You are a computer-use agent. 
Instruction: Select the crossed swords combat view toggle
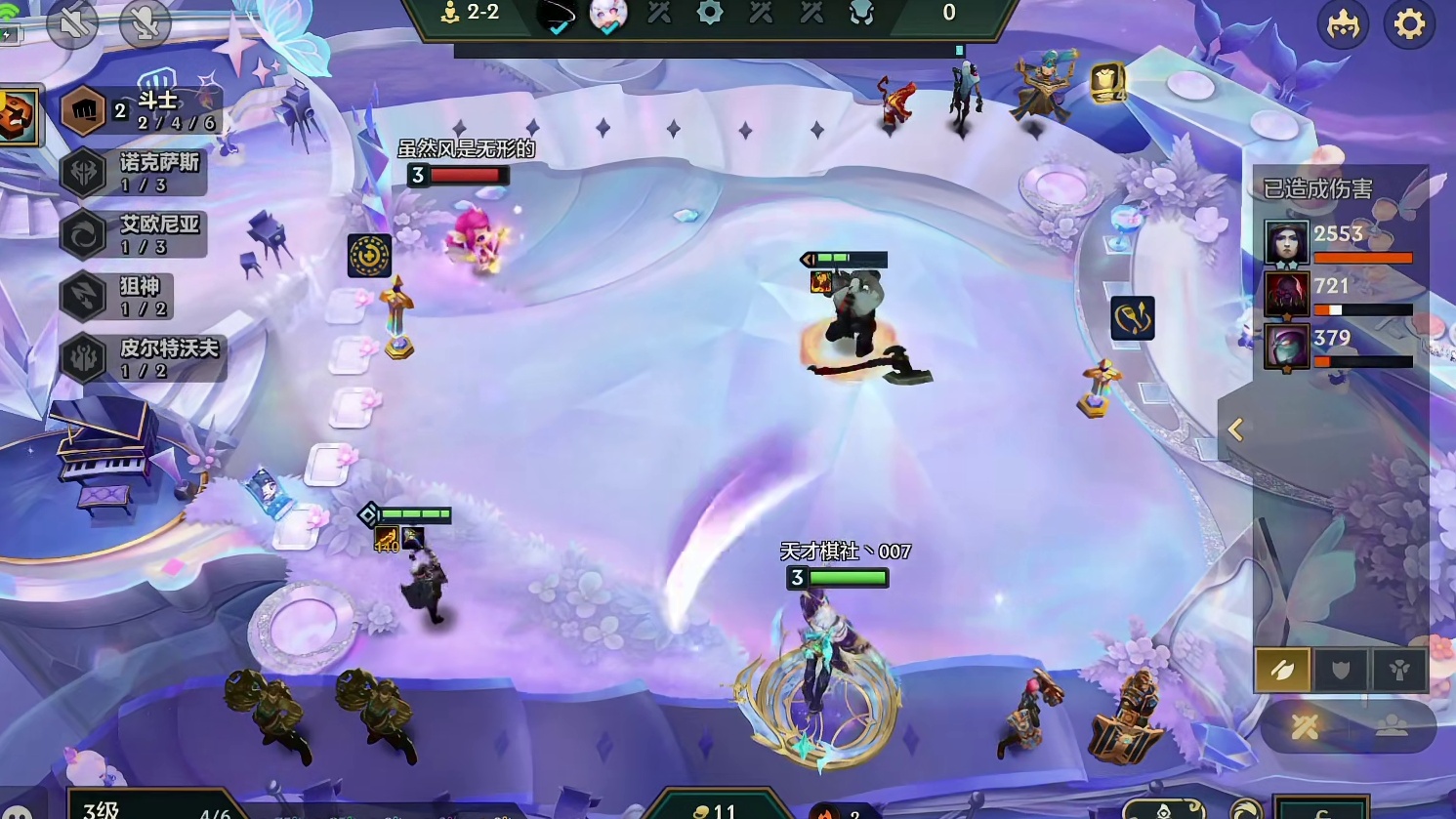click(x=1306, y=726)
